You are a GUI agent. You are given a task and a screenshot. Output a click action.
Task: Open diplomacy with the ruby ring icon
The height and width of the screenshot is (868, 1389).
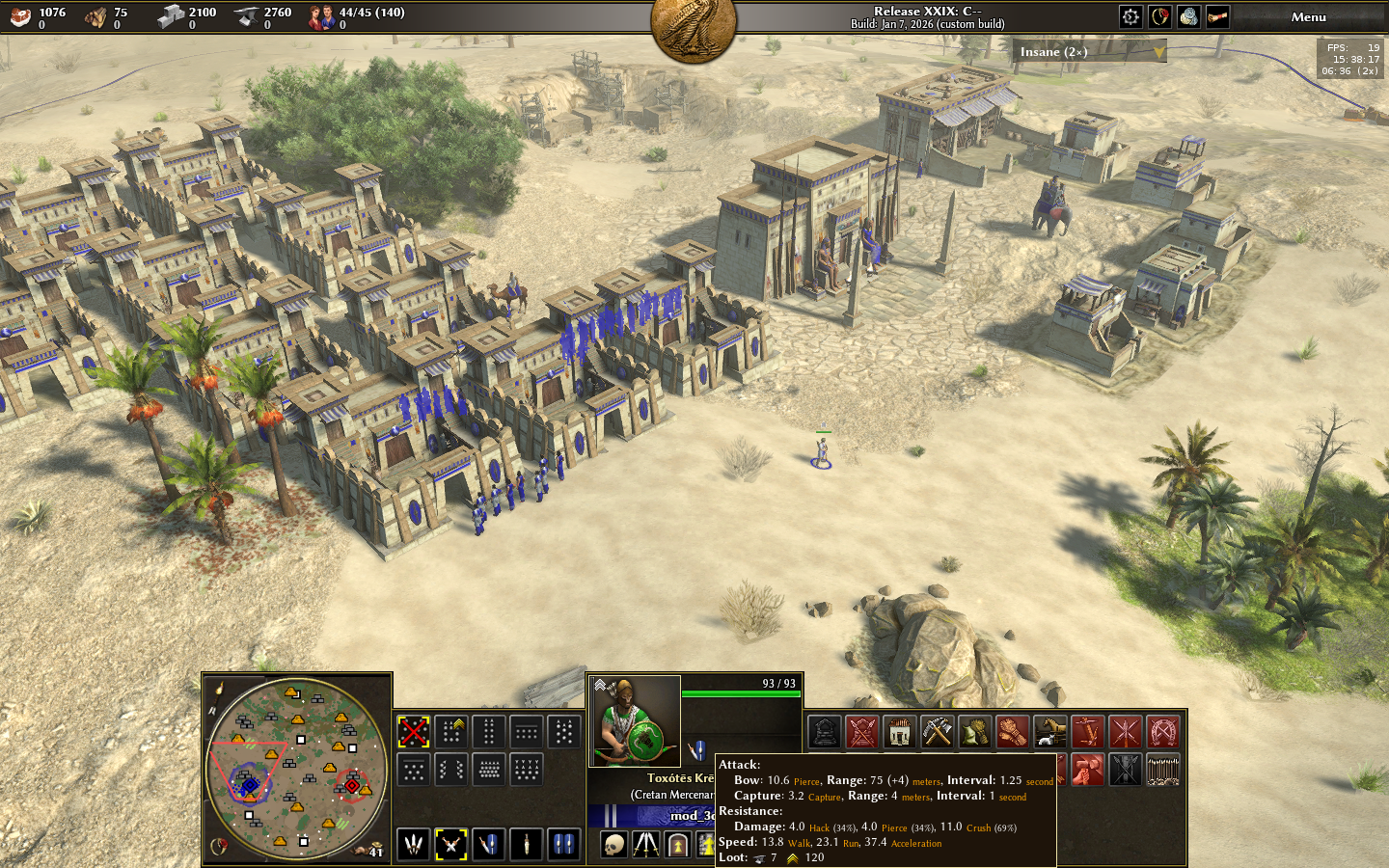(1159, 16)
